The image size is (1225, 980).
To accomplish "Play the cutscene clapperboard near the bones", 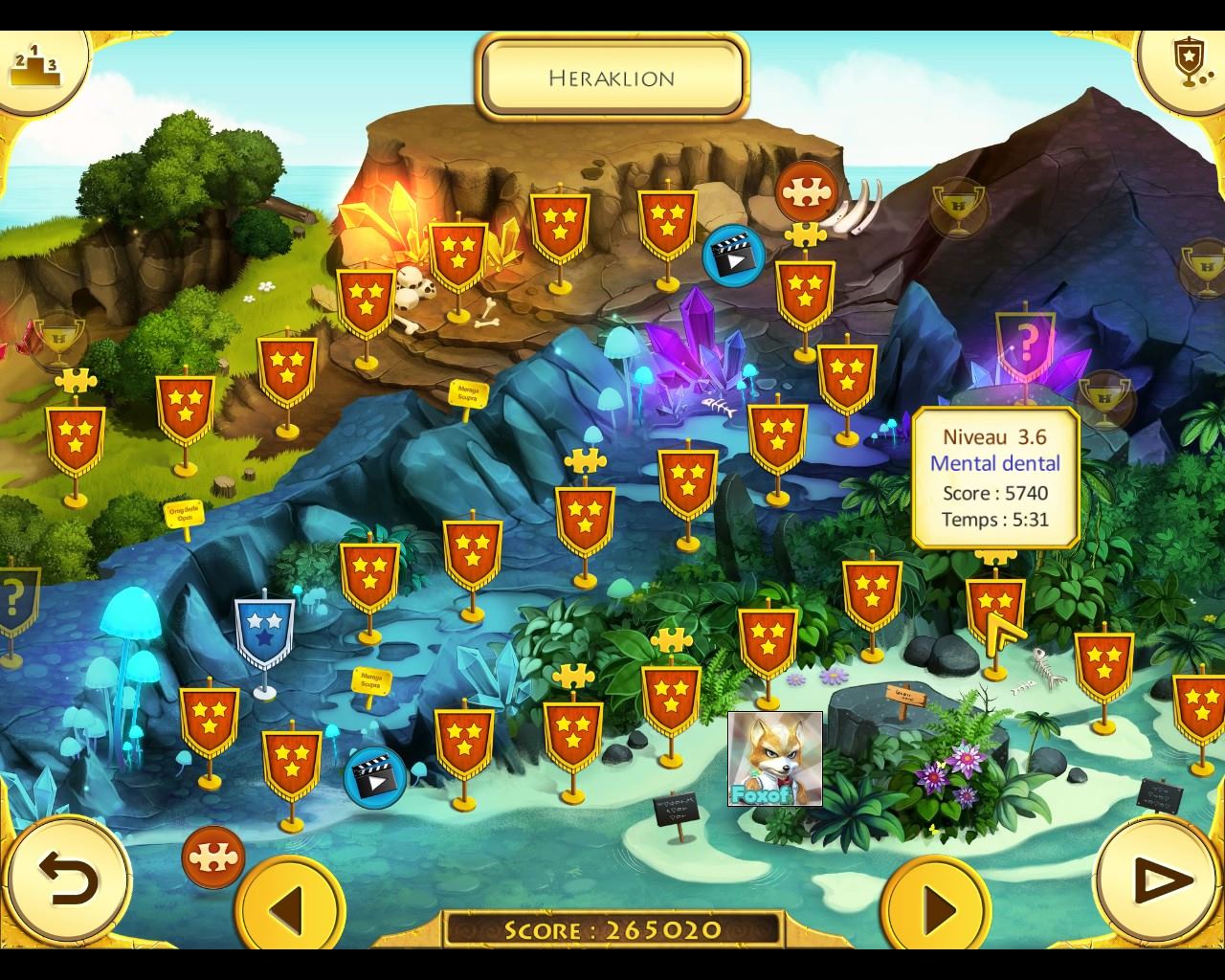I will [x=733, y=255].
